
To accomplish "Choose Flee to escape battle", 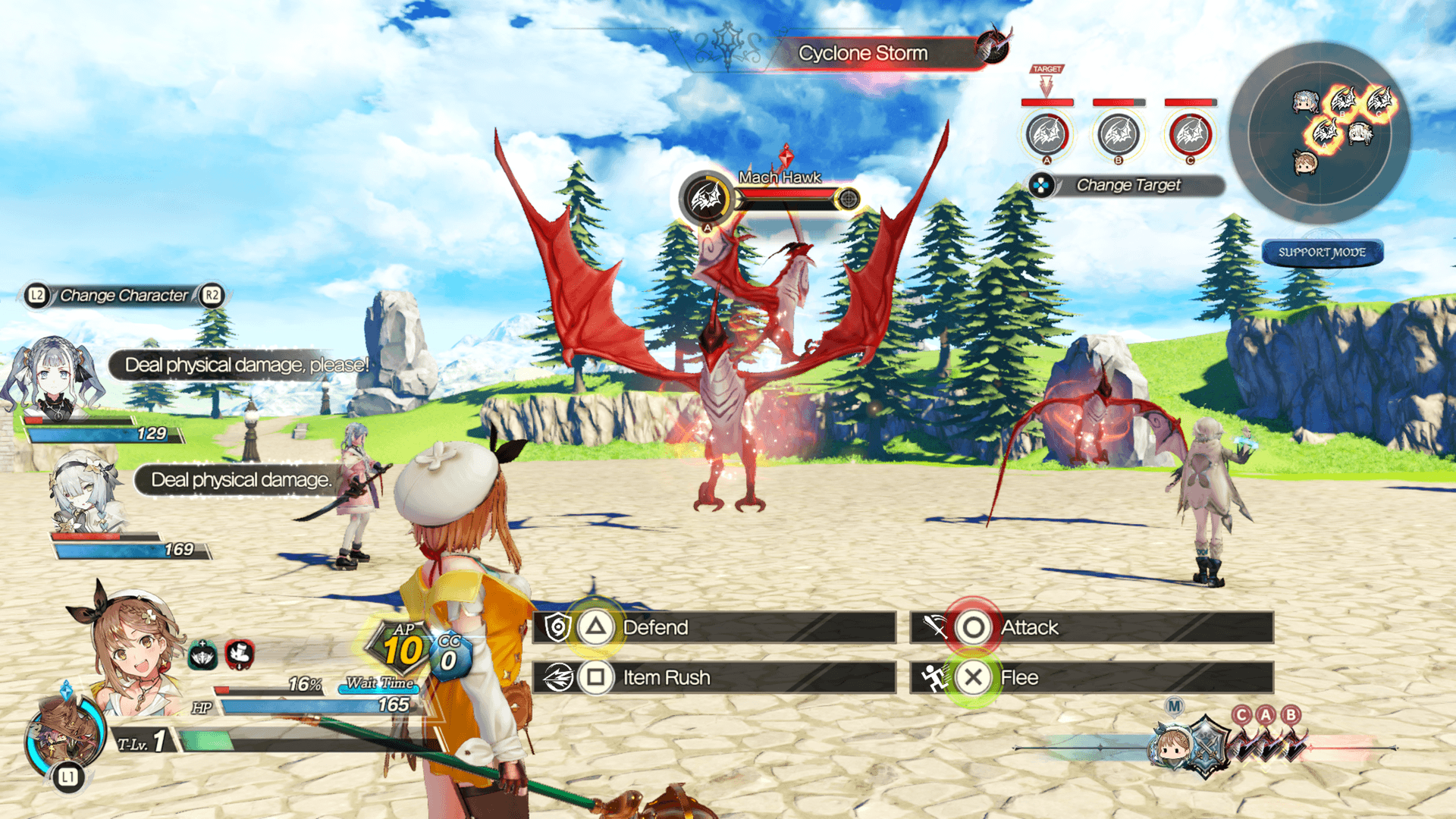I will click(x=1090, y=677).
